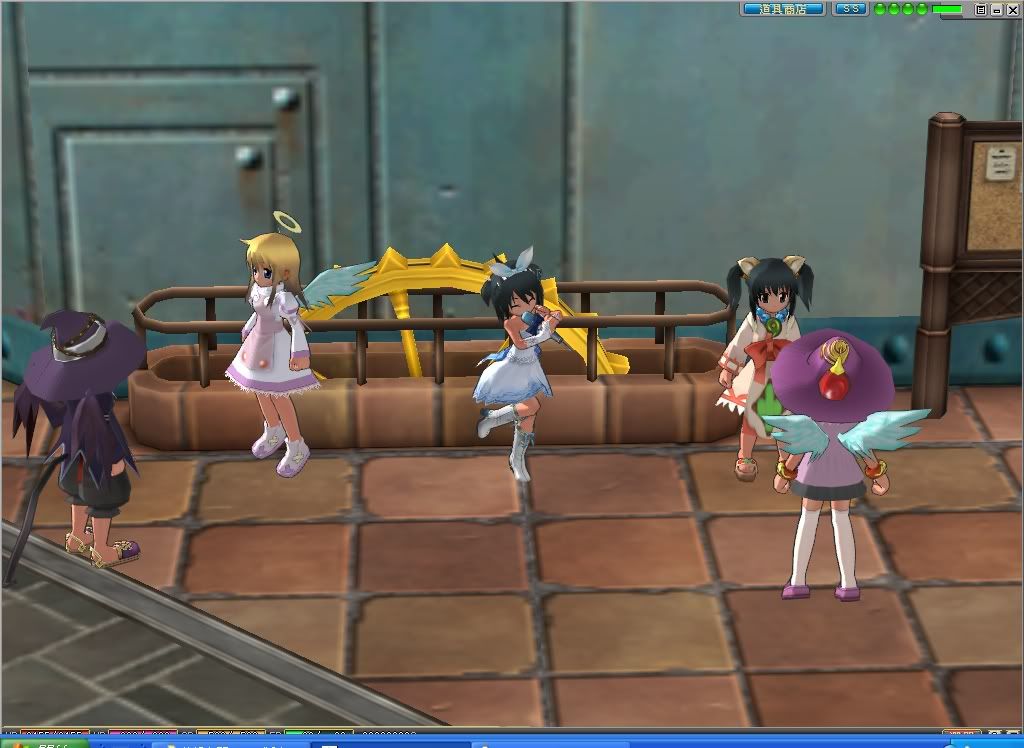Open the 道具商店 item shop
The image size is (1024, 748).
pos(783,9)
